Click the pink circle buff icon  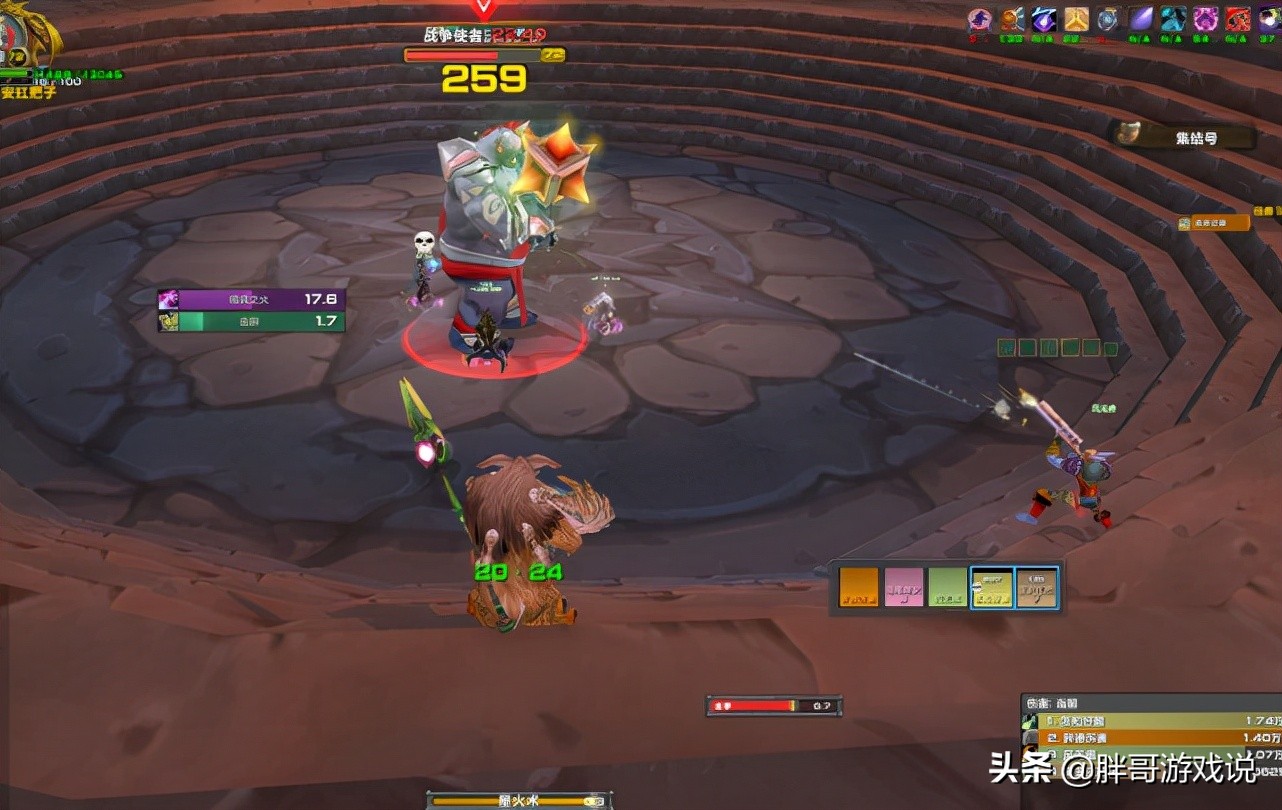point(980,19)
